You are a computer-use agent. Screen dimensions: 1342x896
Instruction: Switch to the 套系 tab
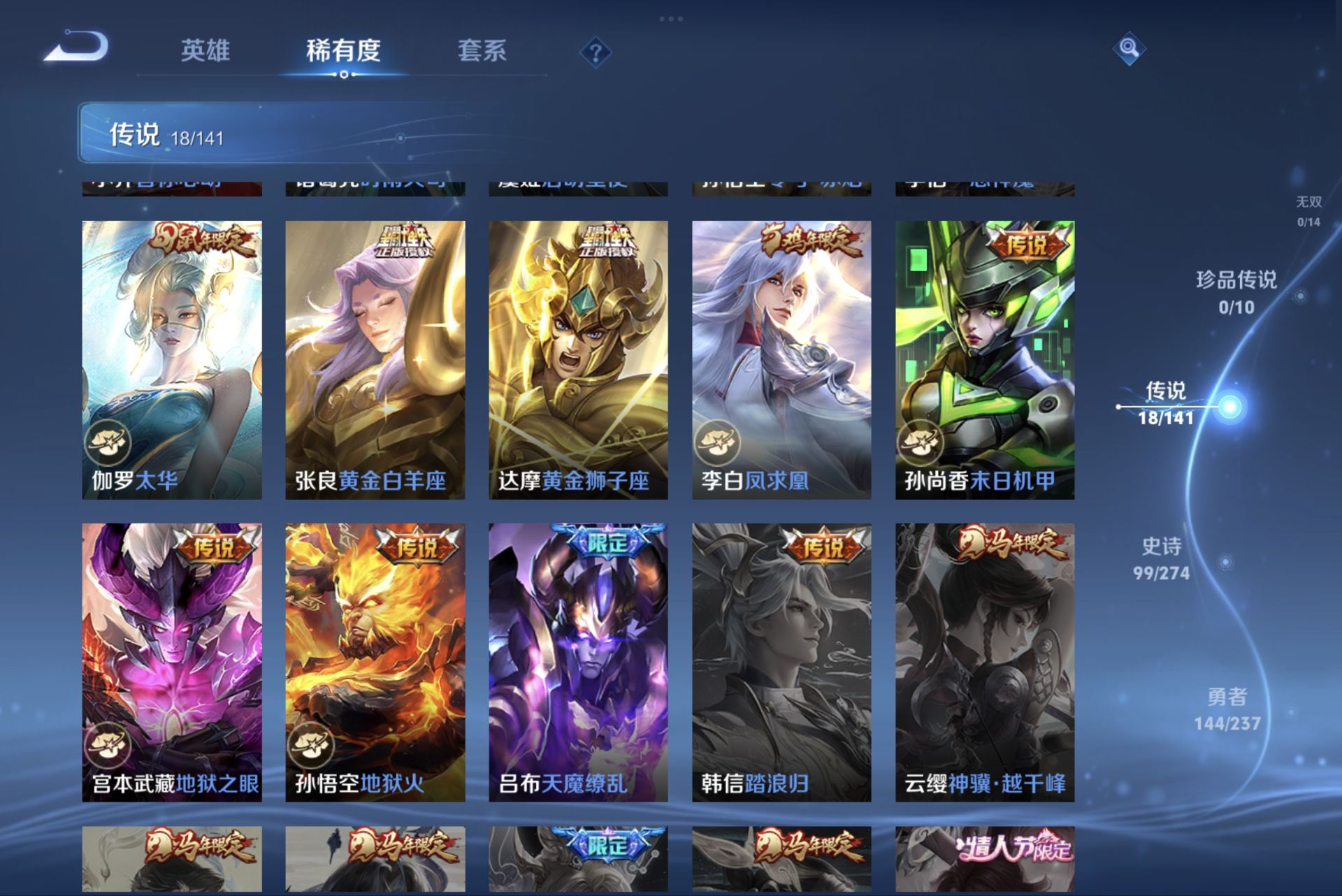pyautogui.click(x=484, y=52)
